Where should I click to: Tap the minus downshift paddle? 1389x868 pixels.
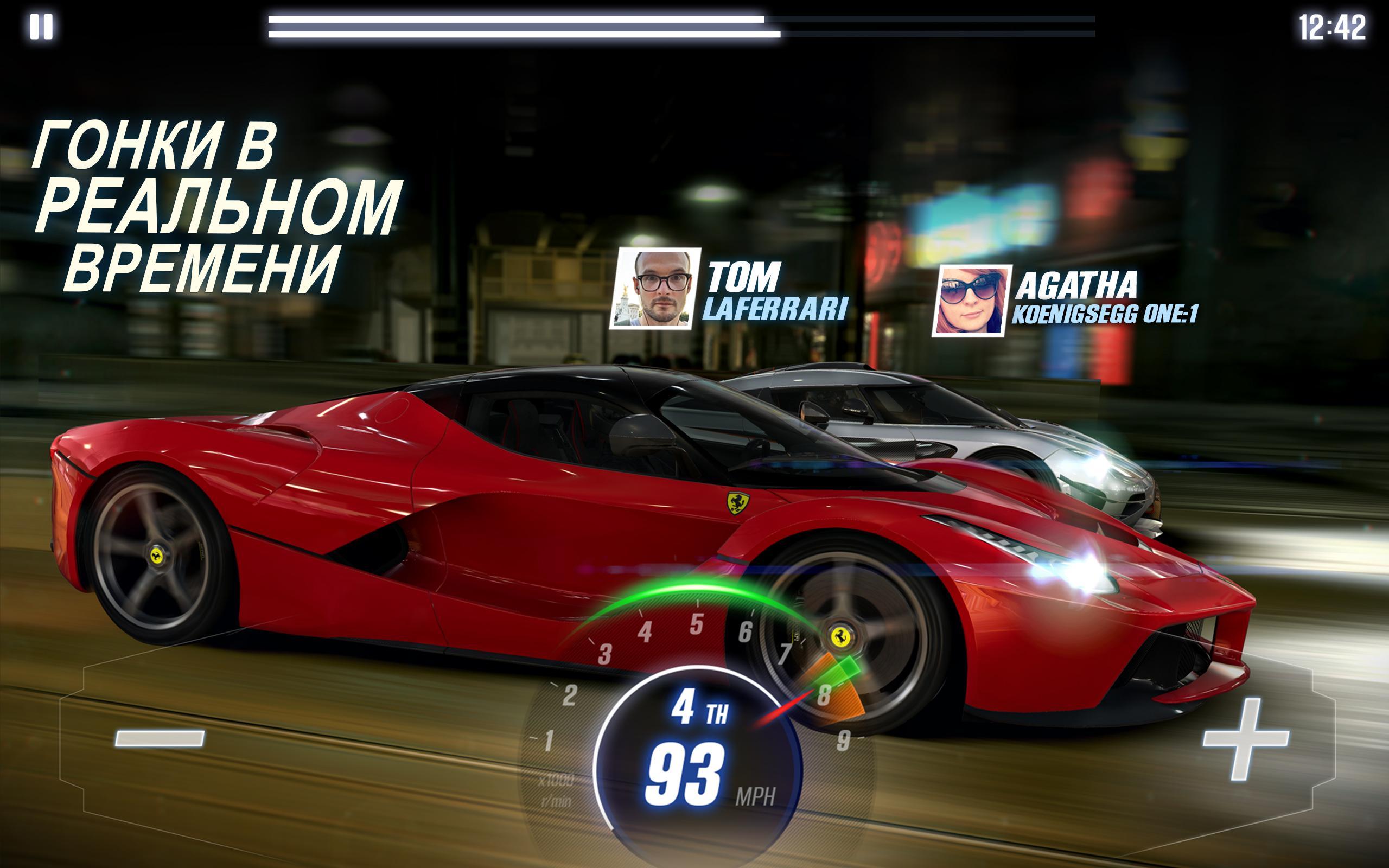coord(160,738)
